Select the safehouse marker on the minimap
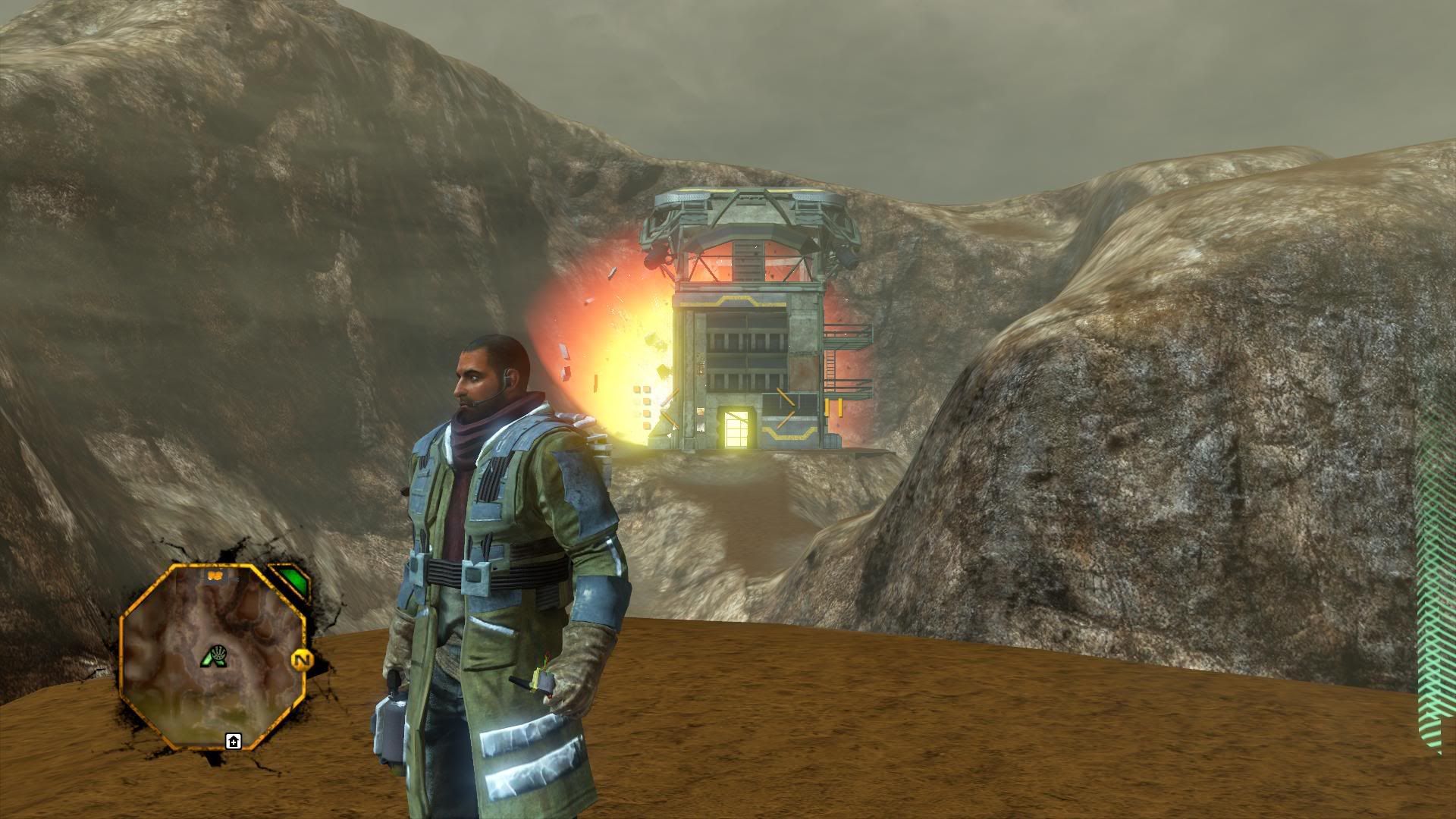This screenshot has width=1456, height=819. [x=233, y=741]
